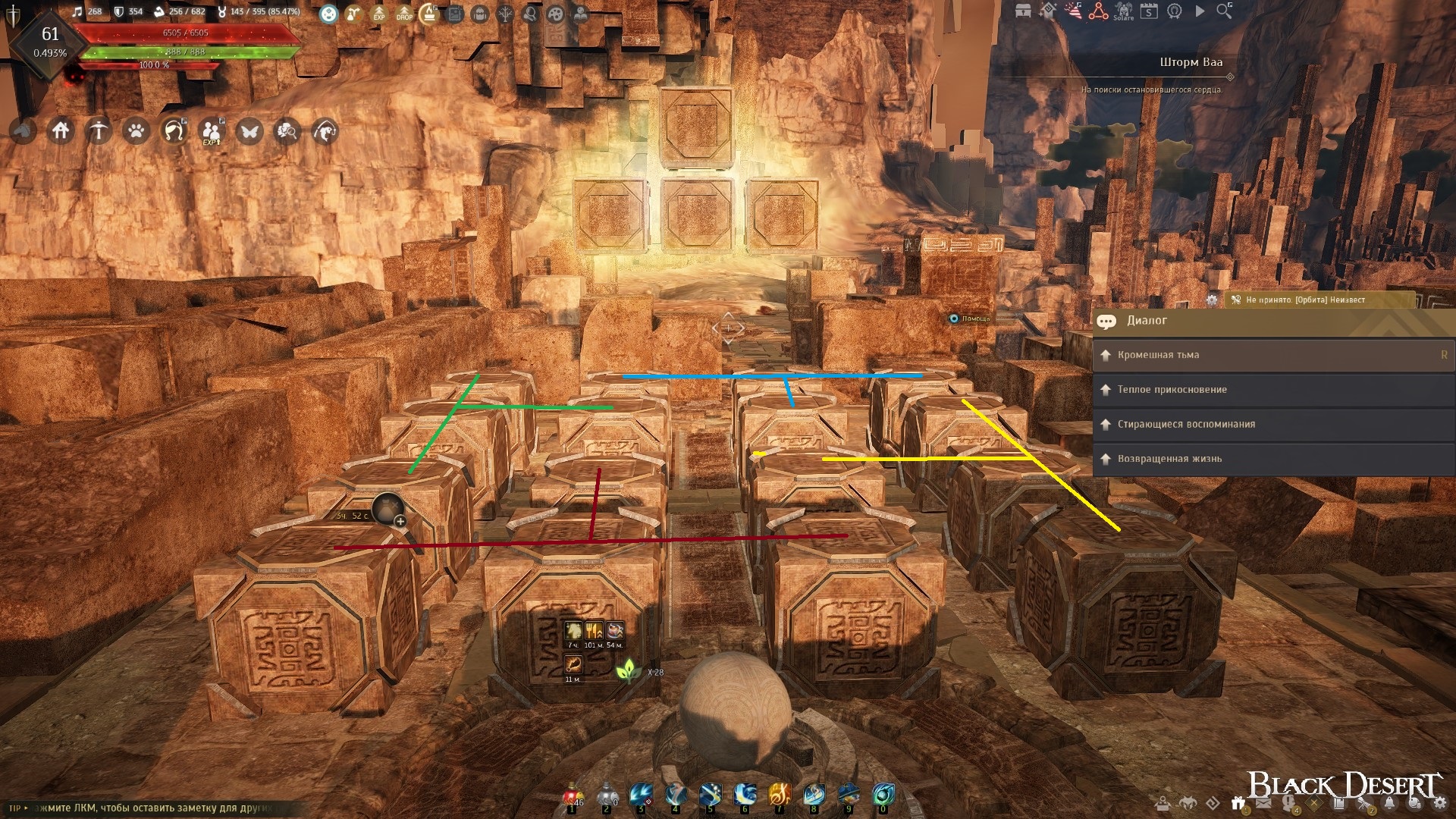The image size is (1456, 819).
Task: Open the house icon in the left shortcut row
Action: pos(61,131)
